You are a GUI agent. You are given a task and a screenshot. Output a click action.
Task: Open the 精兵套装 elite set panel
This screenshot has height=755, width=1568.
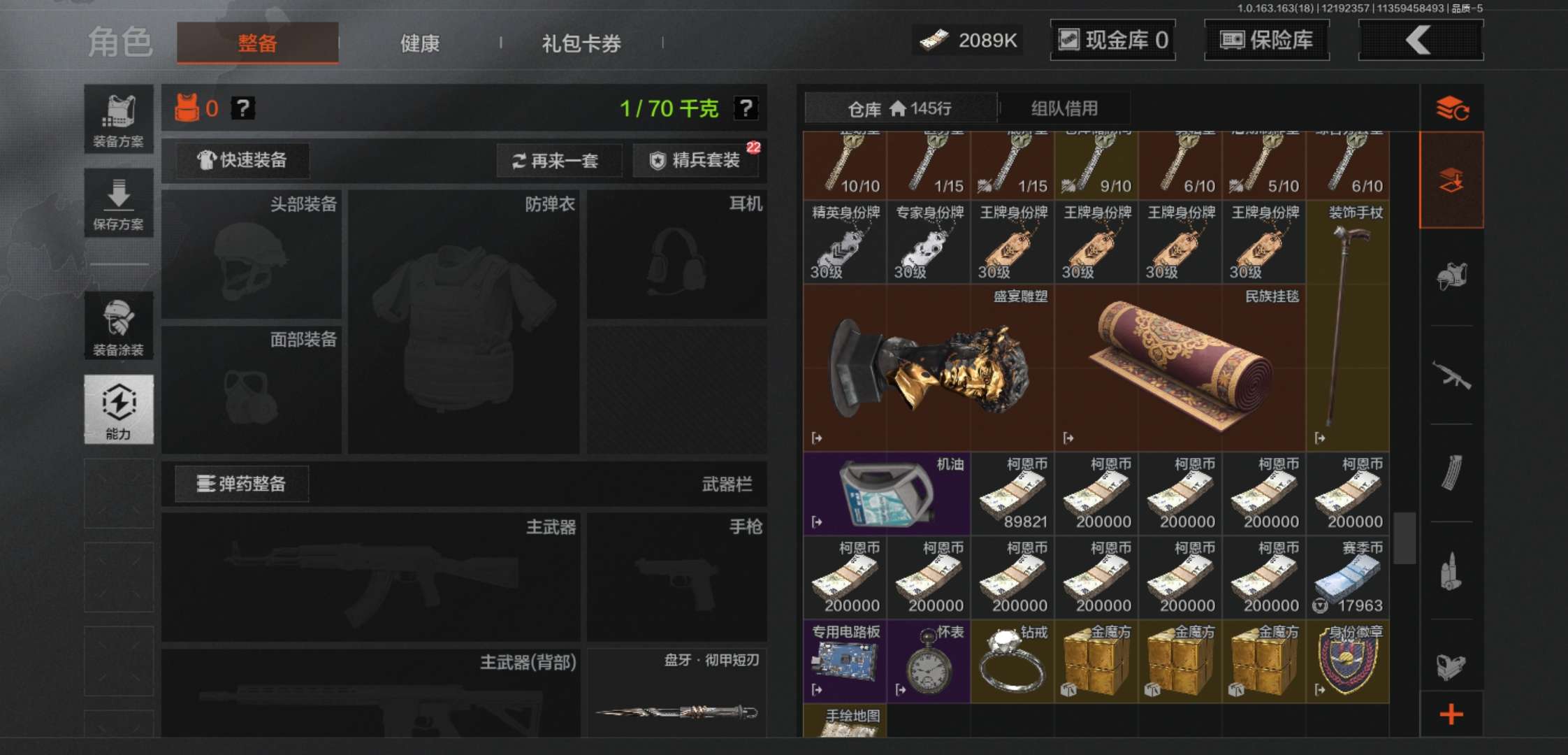tap(696, 161)
